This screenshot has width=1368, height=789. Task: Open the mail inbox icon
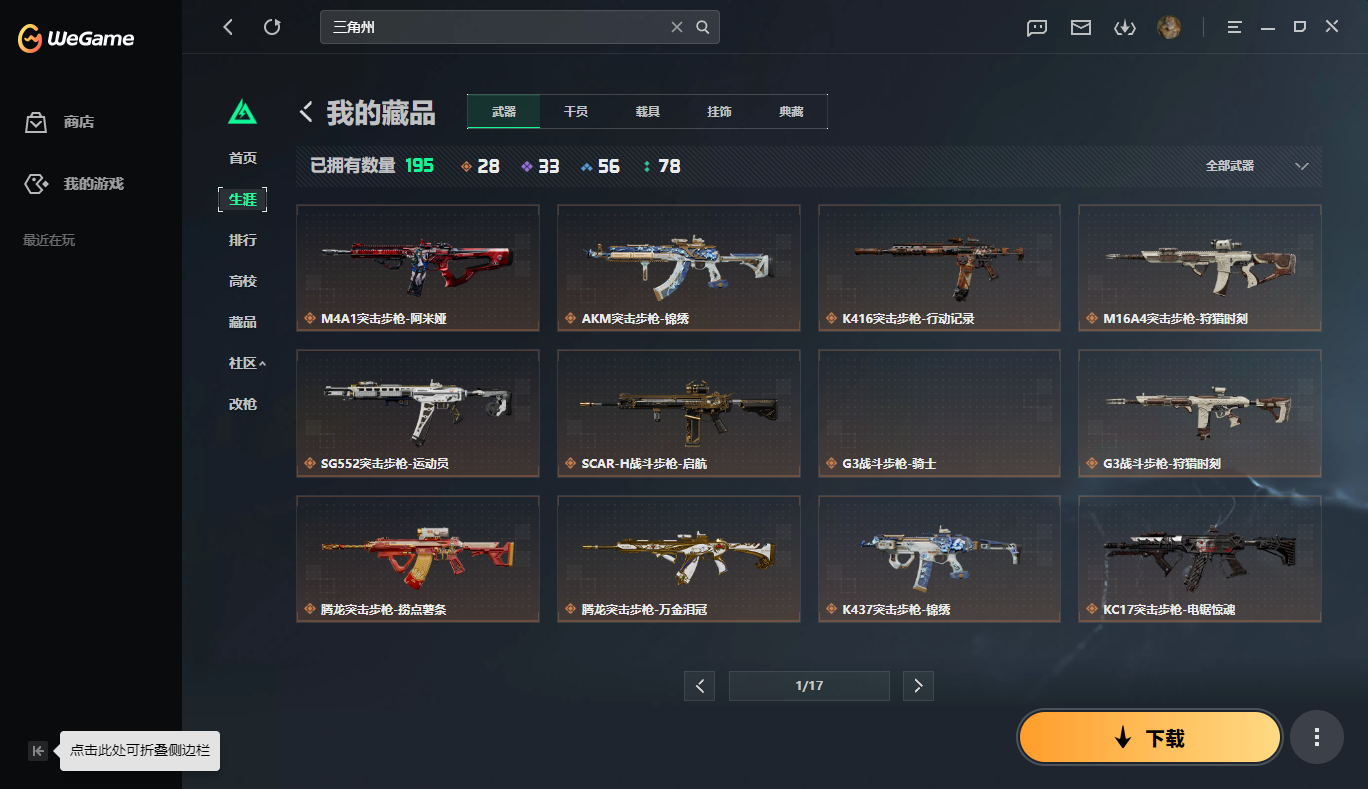(1080, 27)
